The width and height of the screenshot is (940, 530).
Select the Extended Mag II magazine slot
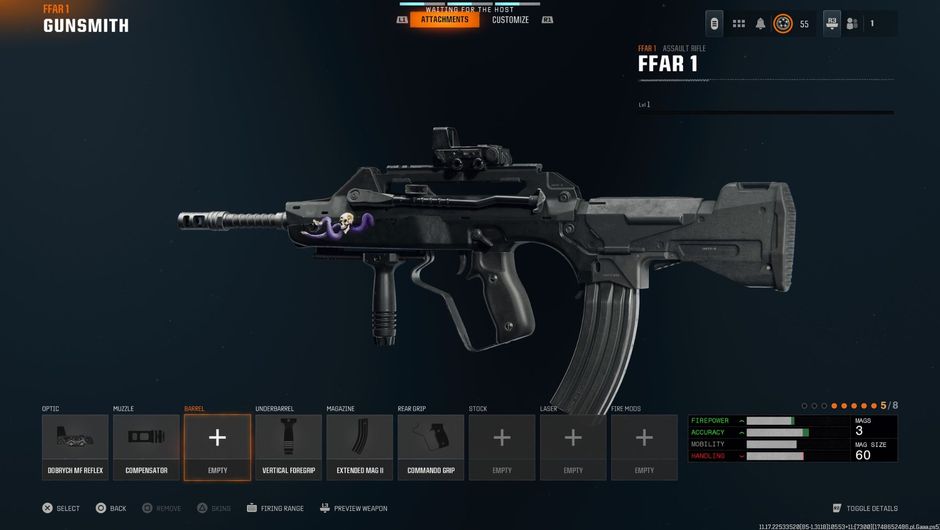click(x=359, y=447)
